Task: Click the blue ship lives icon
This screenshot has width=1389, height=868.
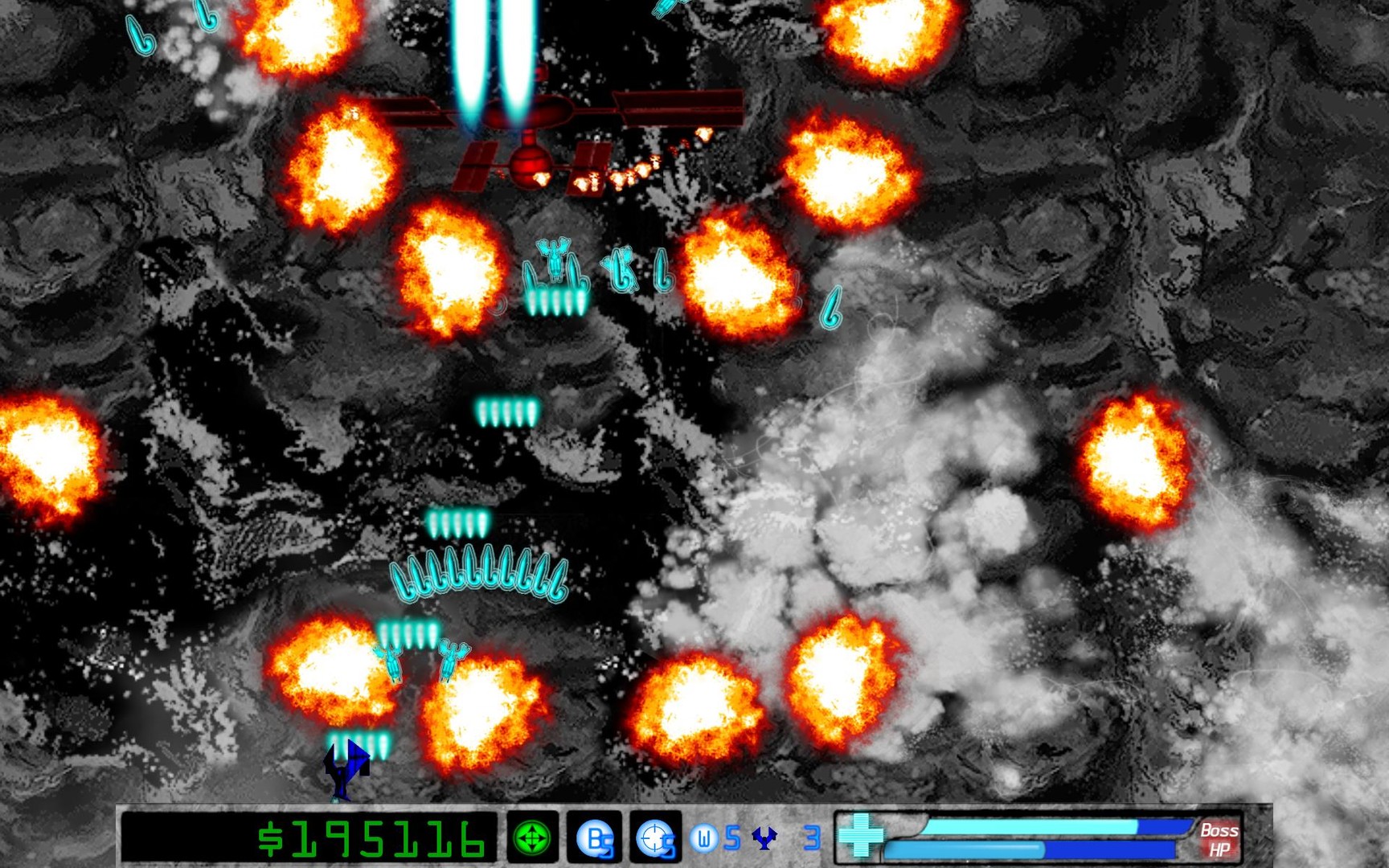Action: [x=765, y=838]
